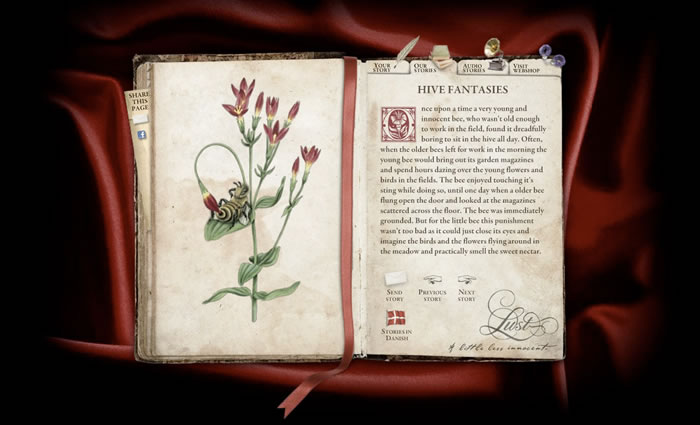The image size is (700, 425).
Task: Go to the Previous story
Action: pos(433,282)
